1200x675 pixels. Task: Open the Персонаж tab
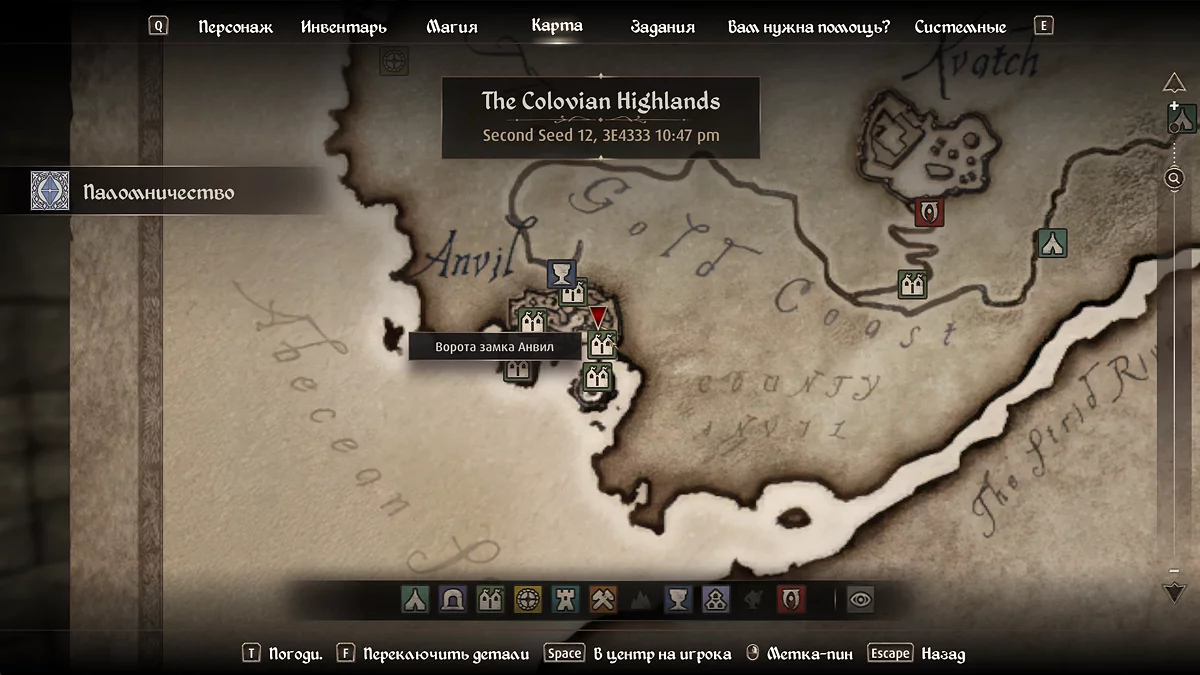(235, 27)
